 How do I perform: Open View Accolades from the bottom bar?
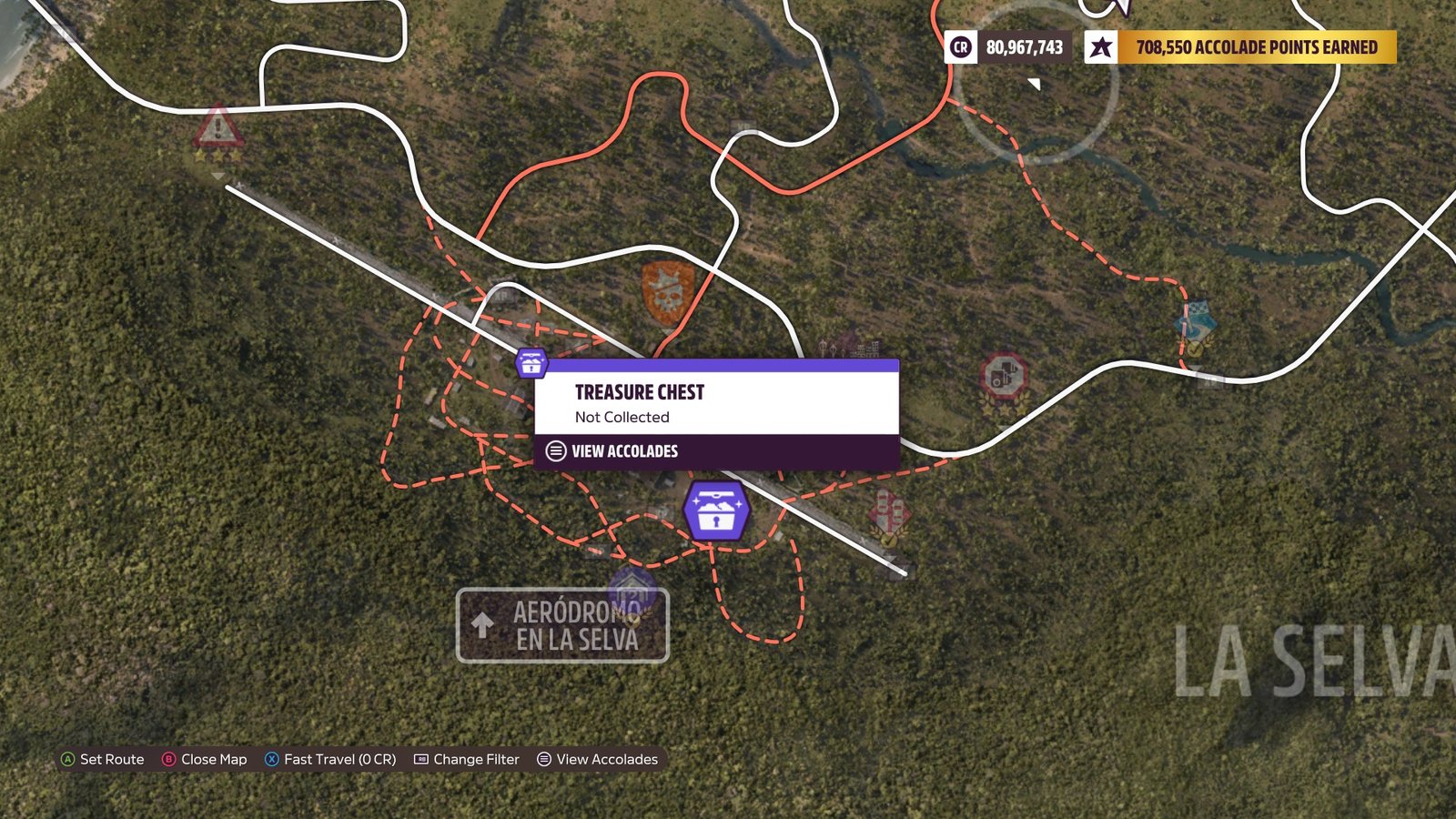(x=597, y=759)
